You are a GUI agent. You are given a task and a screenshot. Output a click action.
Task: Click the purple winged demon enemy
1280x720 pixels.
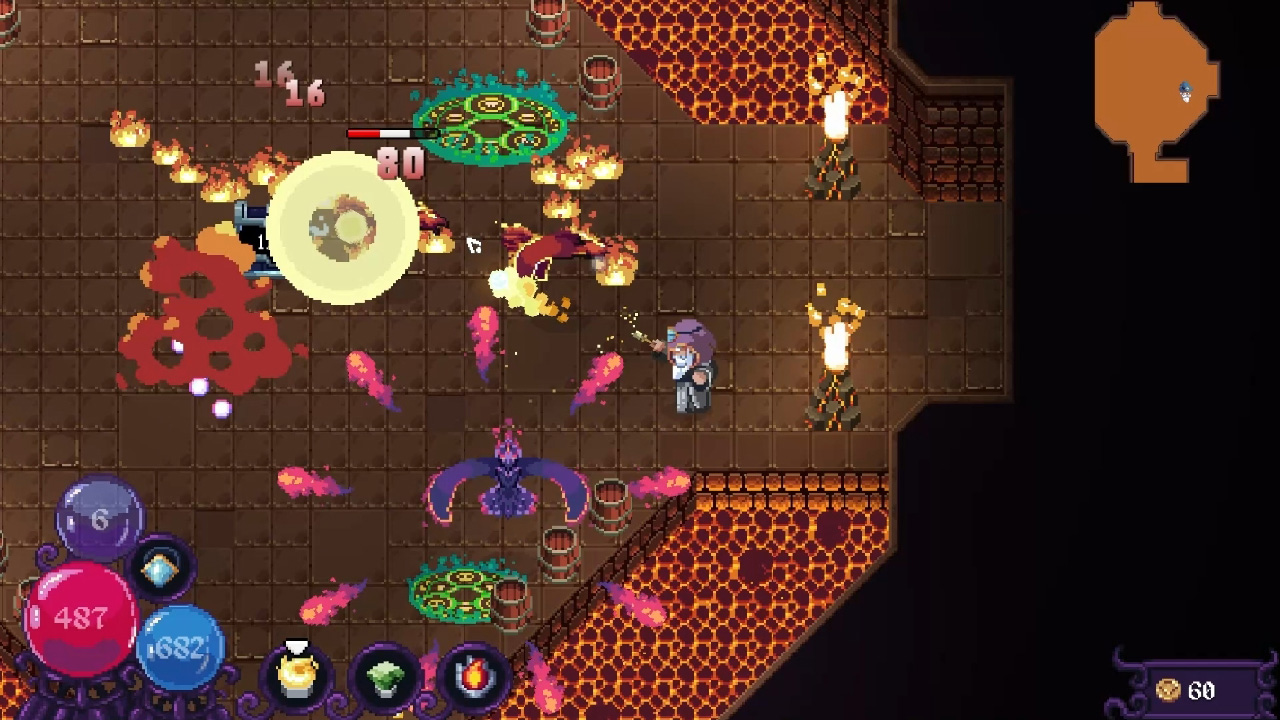coord(510,487)
